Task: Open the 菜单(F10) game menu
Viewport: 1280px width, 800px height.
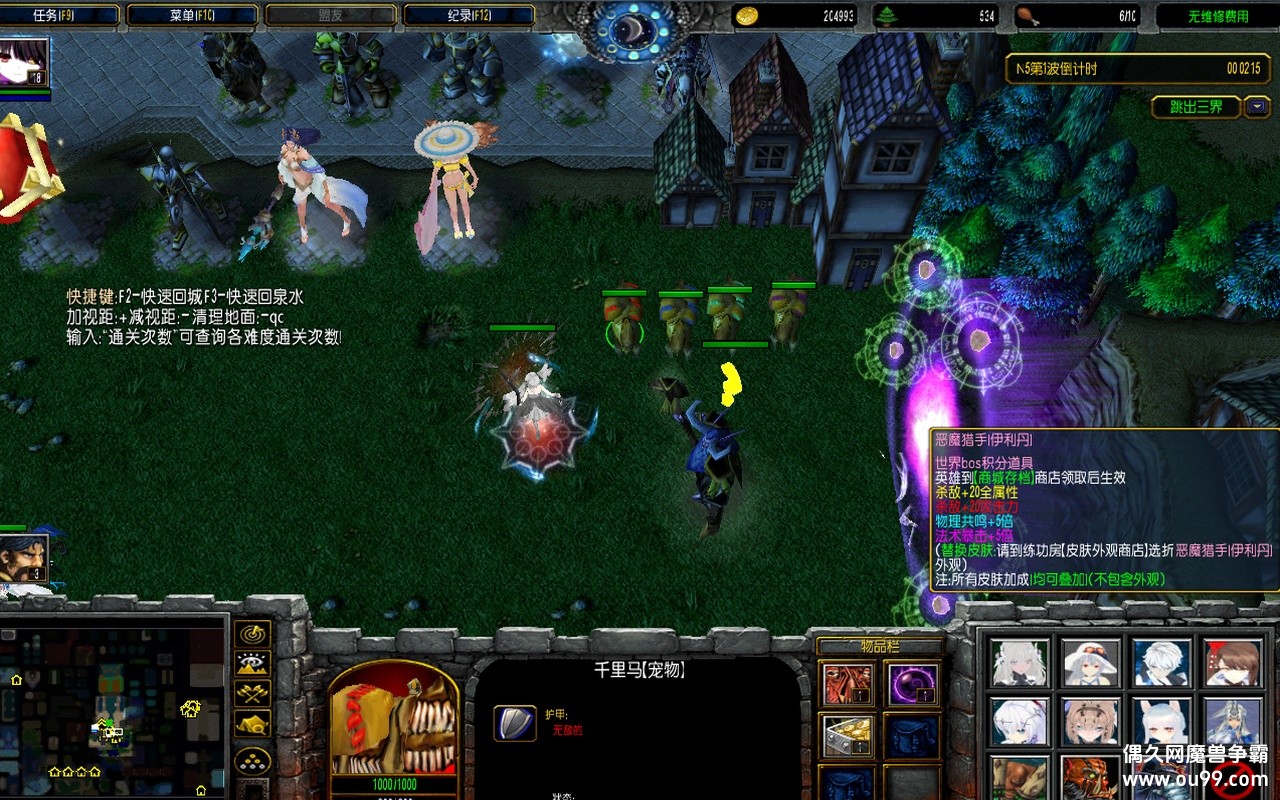Action: point(190,12)
